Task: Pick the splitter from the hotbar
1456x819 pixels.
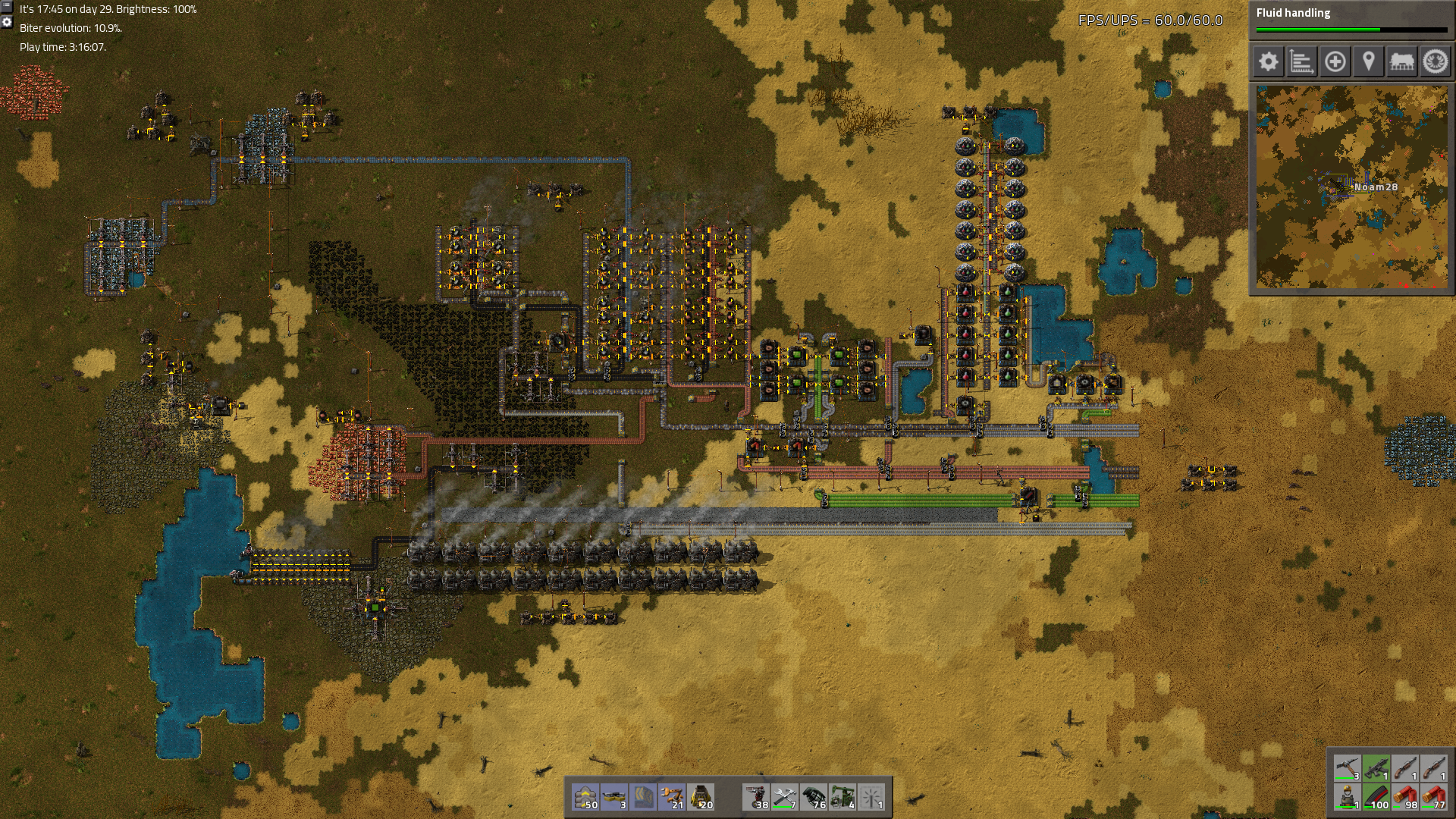Action: pyautogui.click(x=614, y=797)
